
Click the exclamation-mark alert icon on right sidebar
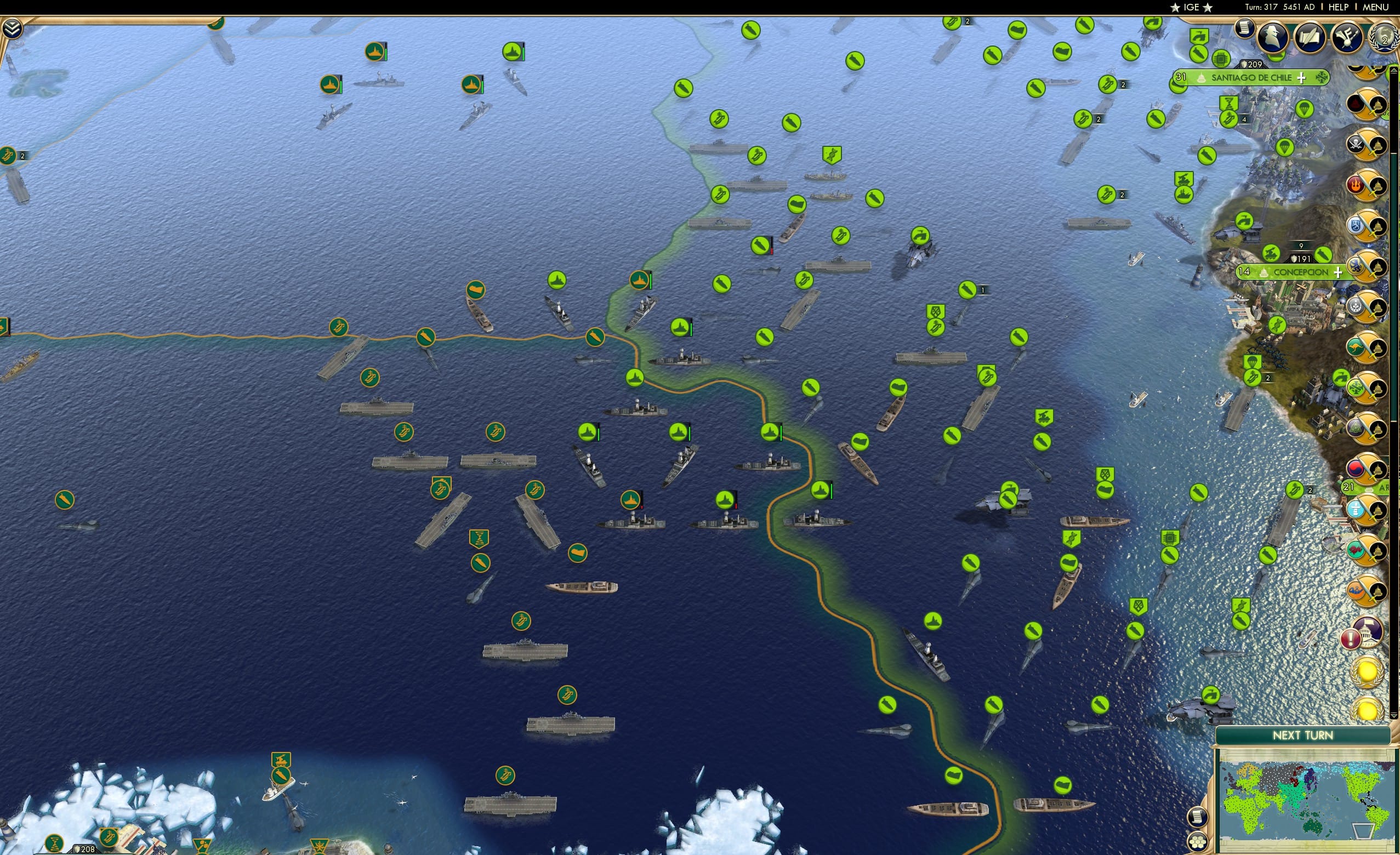pyautogui.click(x=1351, y=638)
